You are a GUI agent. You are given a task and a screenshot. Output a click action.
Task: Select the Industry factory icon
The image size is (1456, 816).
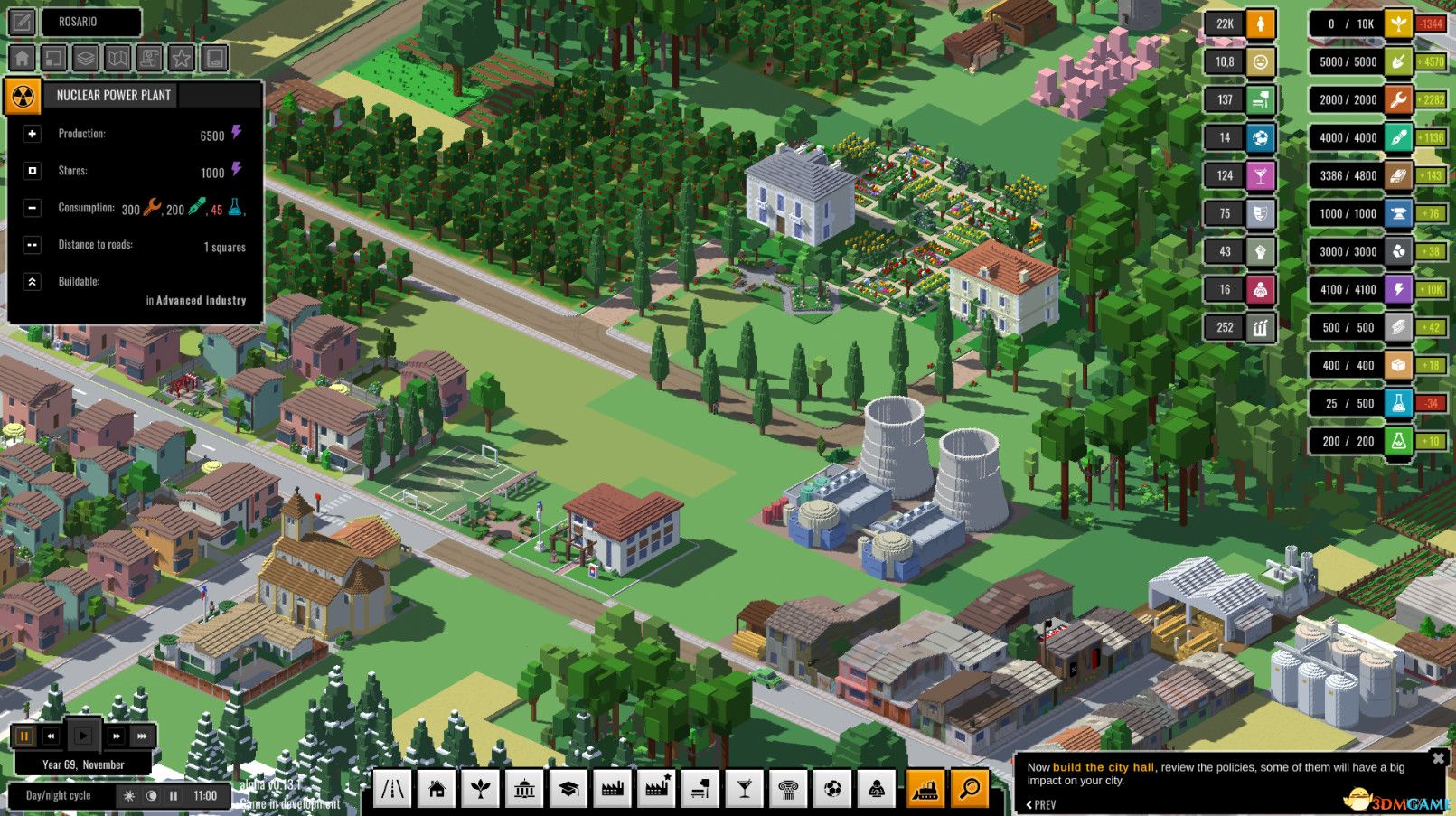pyautogui.click(x=613, y=788)
